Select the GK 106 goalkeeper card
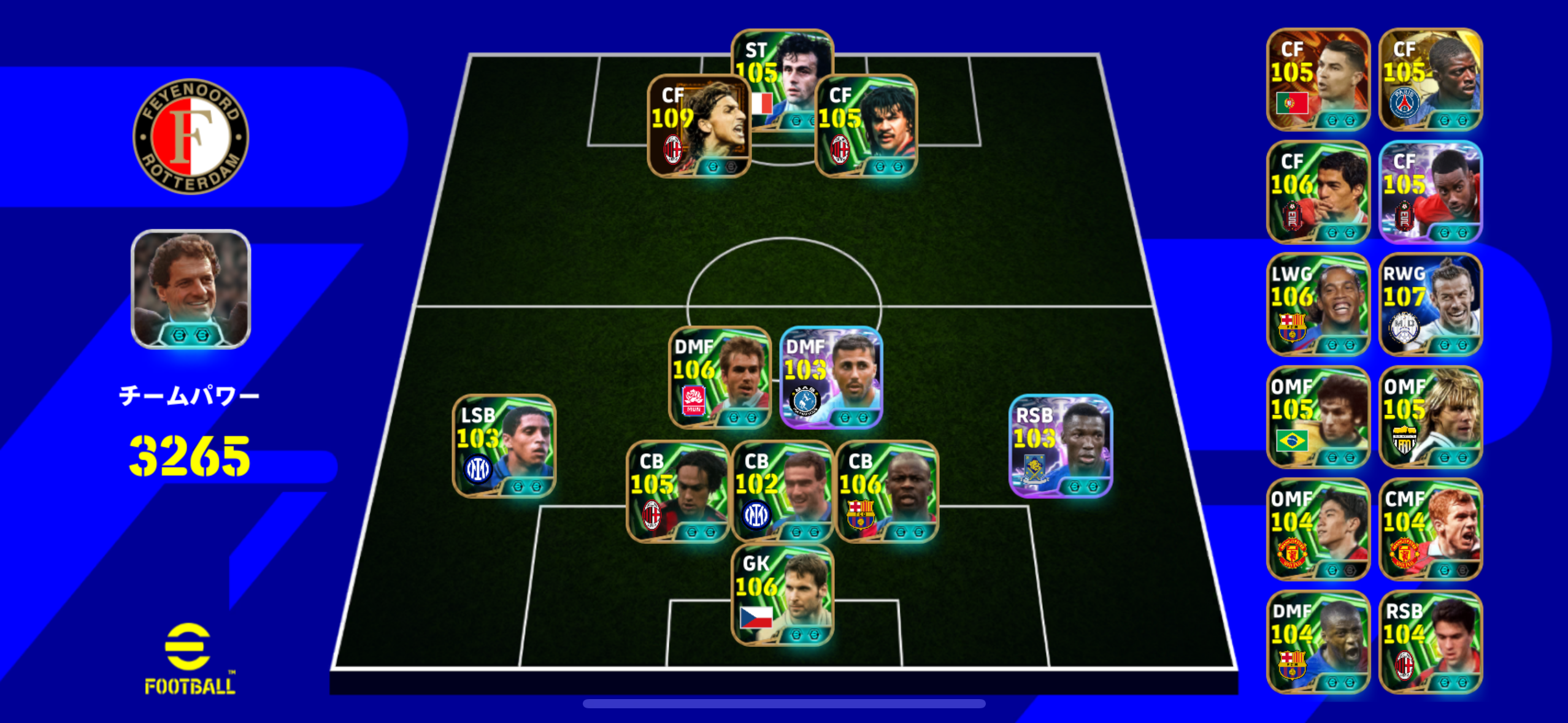The width and height of the screenshot is (1568, 723). point(782,595)
